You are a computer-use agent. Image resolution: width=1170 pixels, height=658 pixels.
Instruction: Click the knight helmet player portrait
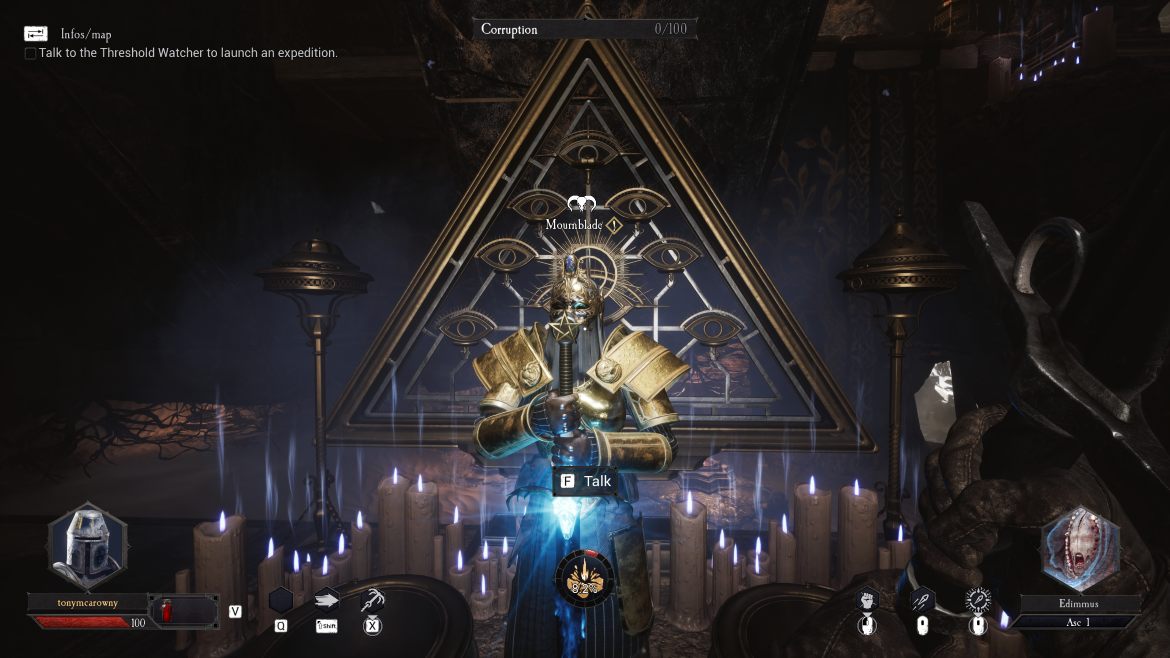coord(87,547)
